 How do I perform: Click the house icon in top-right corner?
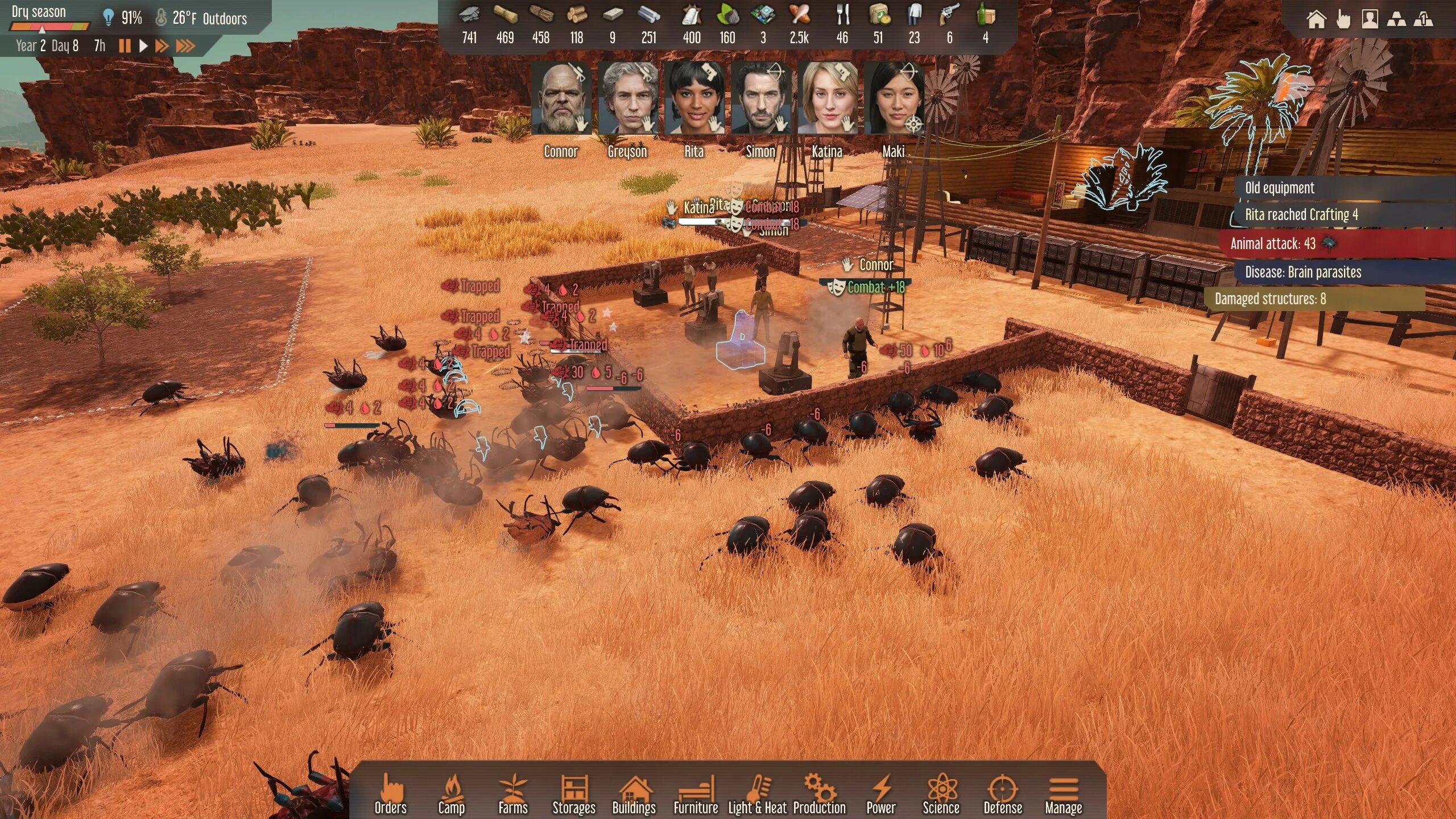click(x=1316, y=19)
